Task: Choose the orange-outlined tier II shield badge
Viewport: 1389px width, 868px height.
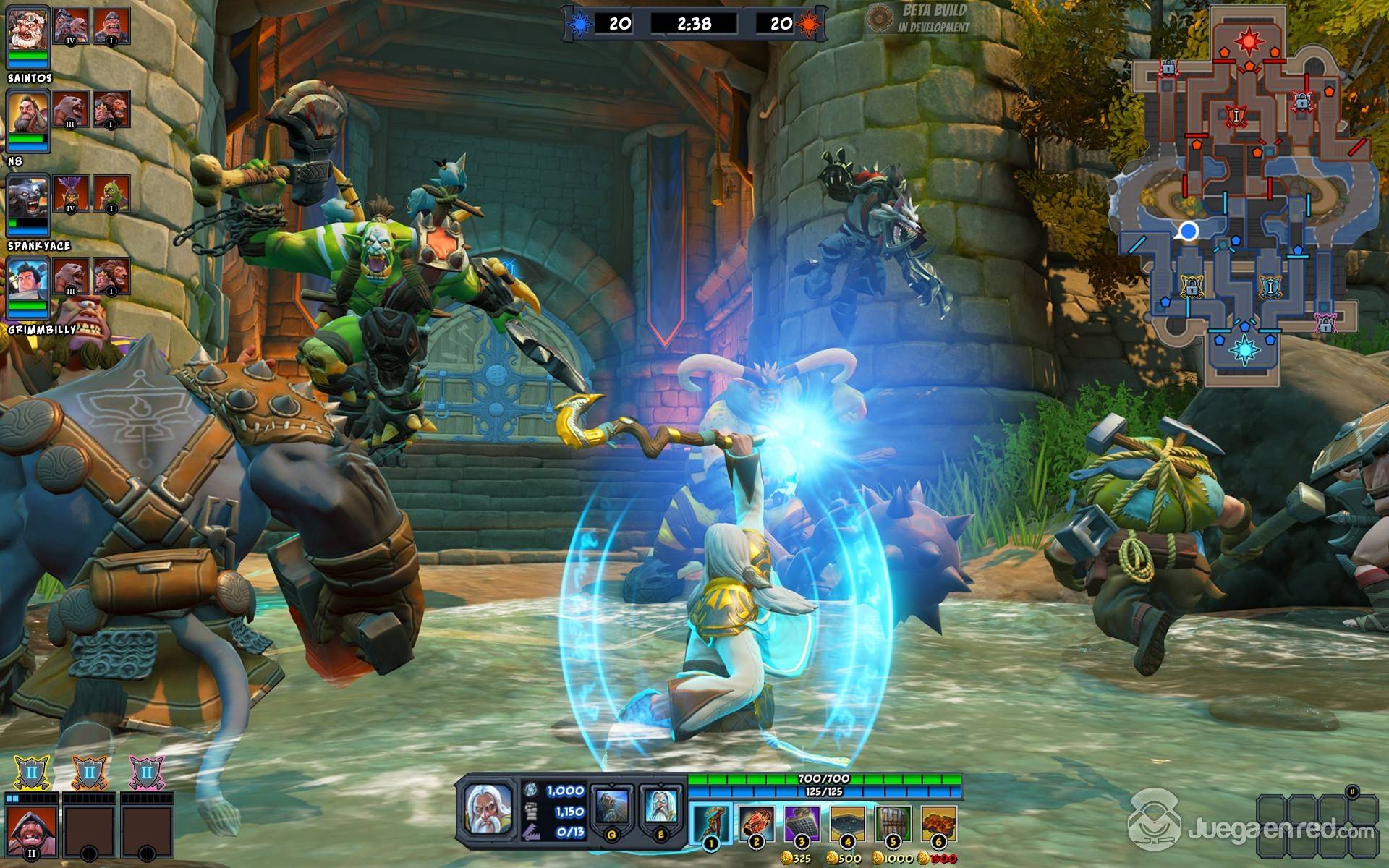Action: pos(89,773)
